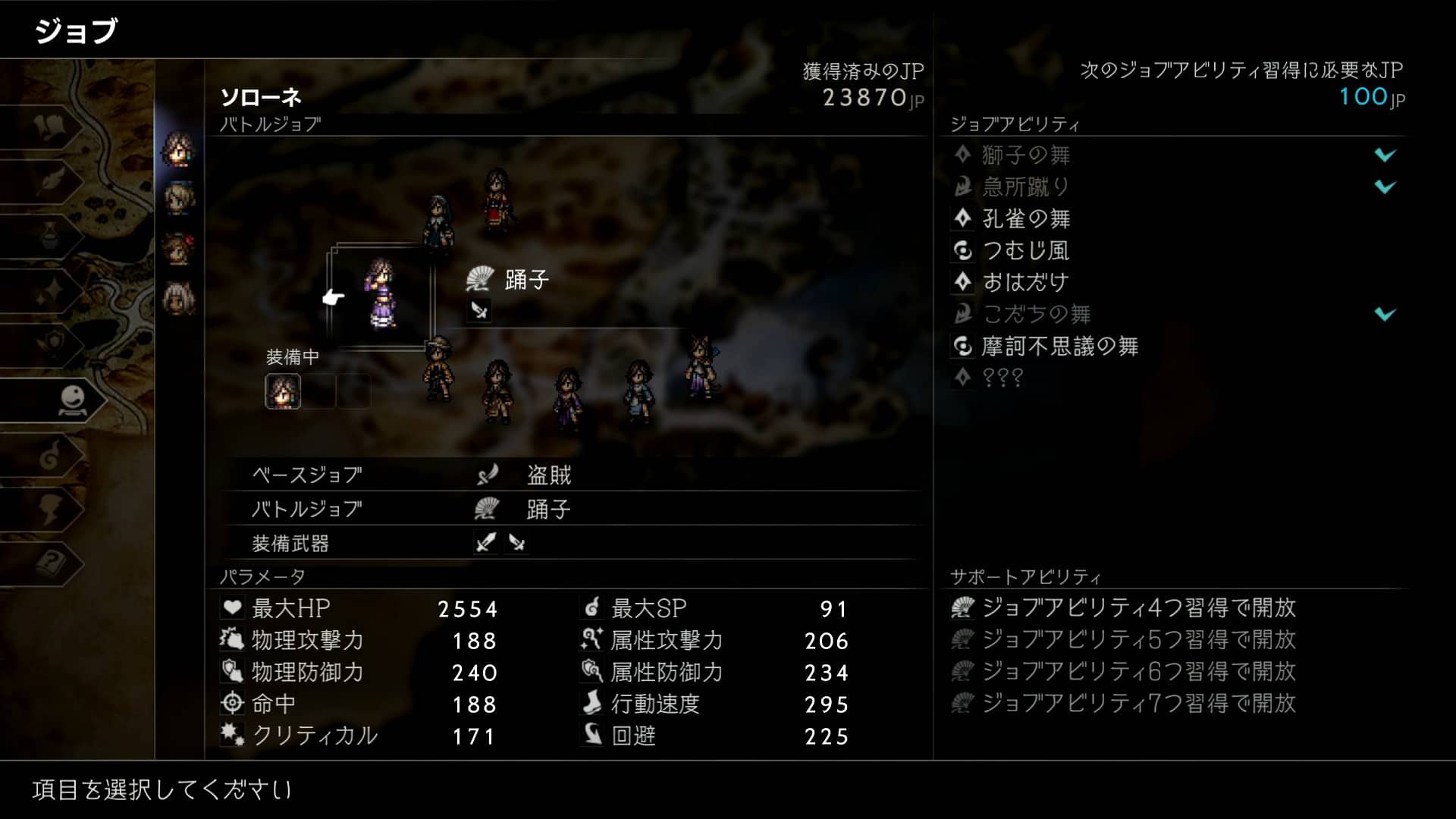
Task: Choose the おはだけ job ability
Action: [x=1025, y=283]
